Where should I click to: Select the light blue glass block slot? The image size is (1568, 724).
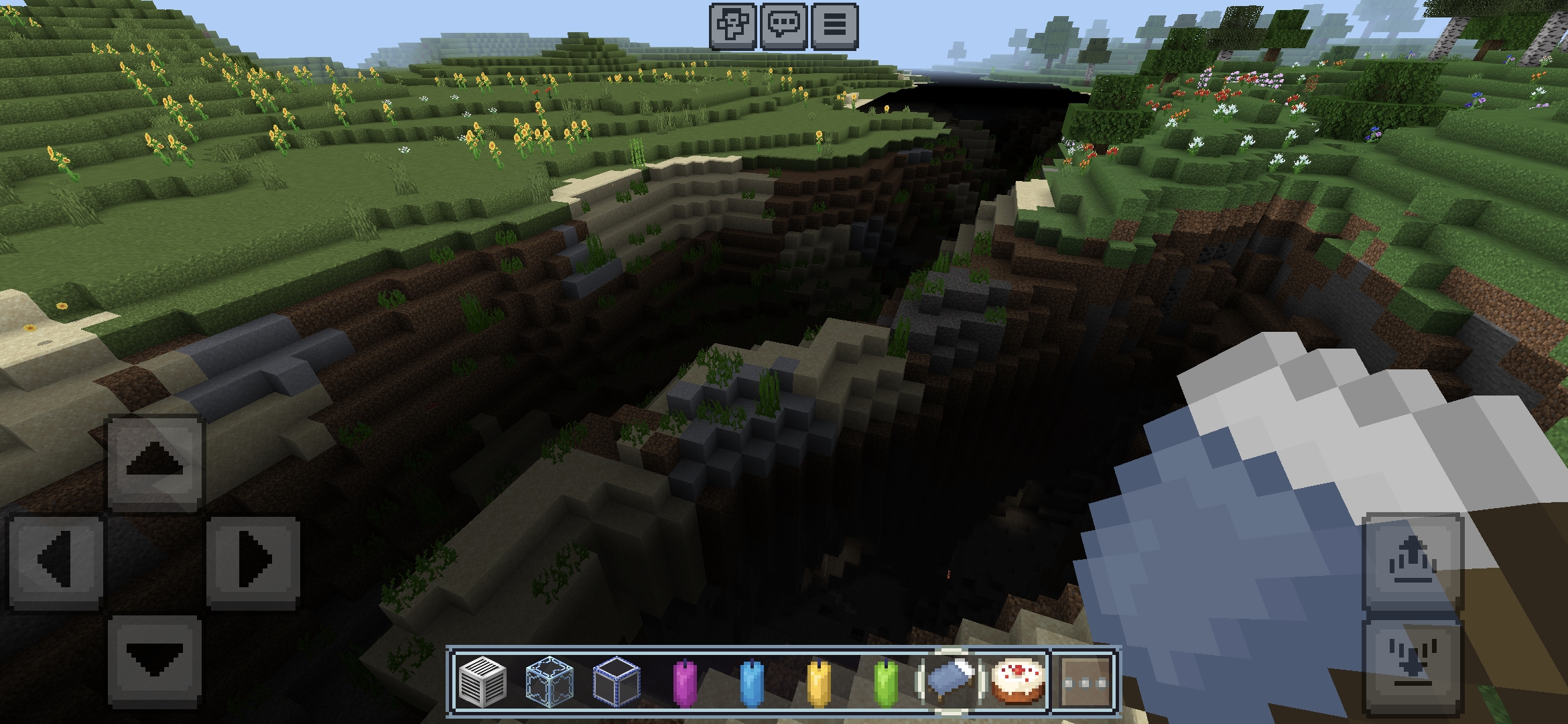(549, 680)
